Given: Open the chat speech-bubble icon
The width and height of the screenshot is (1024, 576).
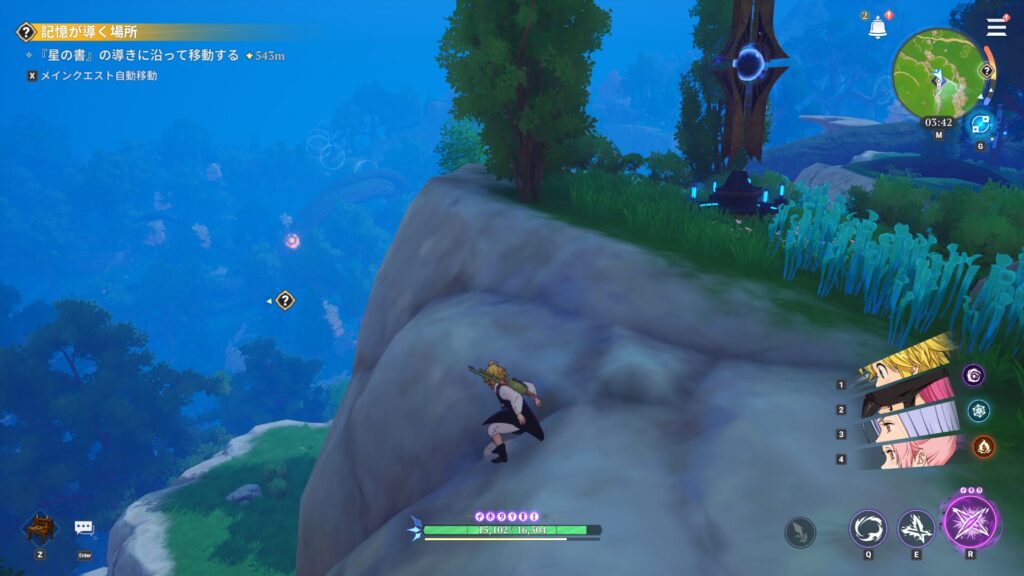Looking at the screenshot, I should (84, 528).
